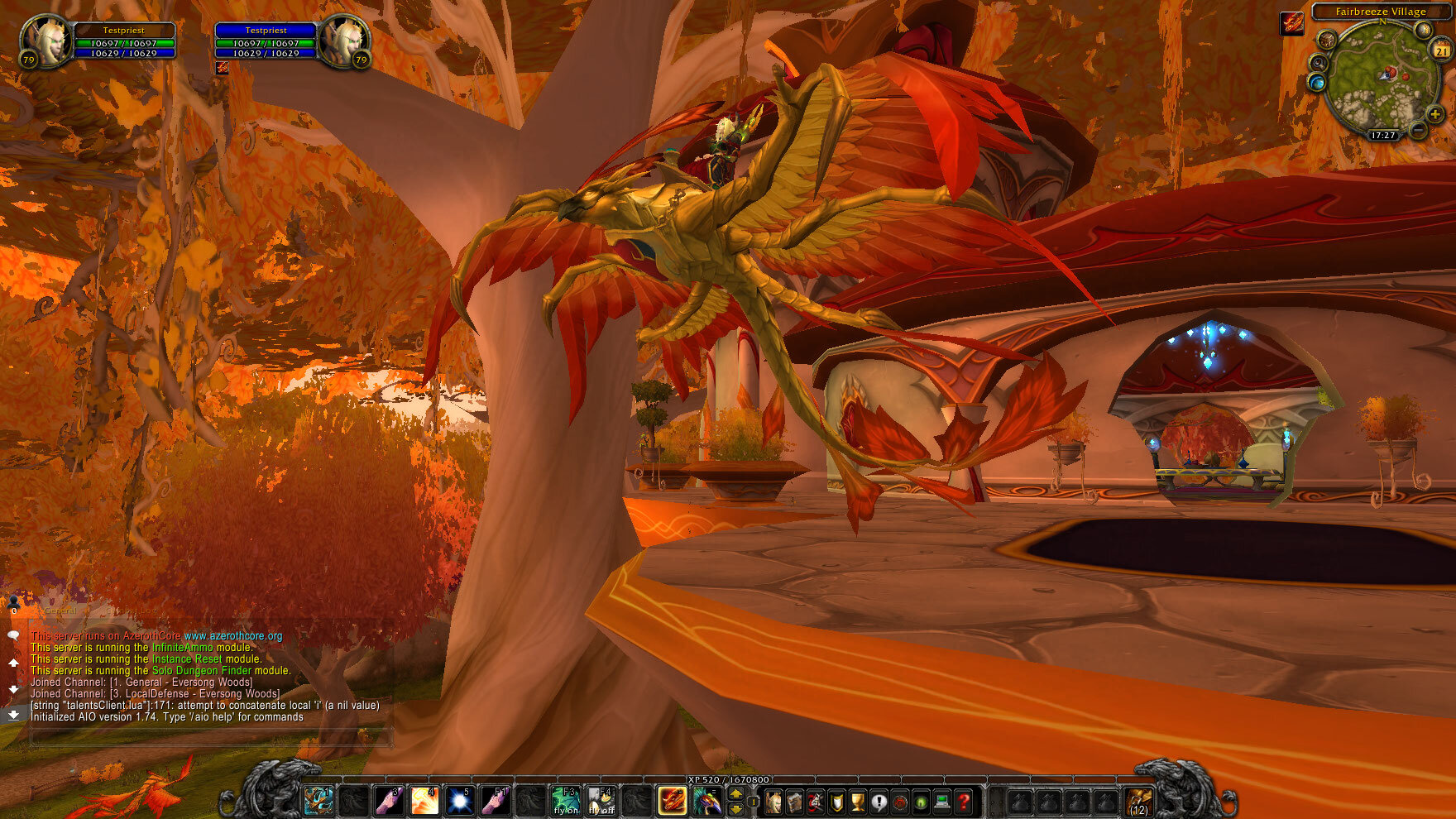Open the Talents panel icon
Screen dimensions: 1456x819
point(816,801)
